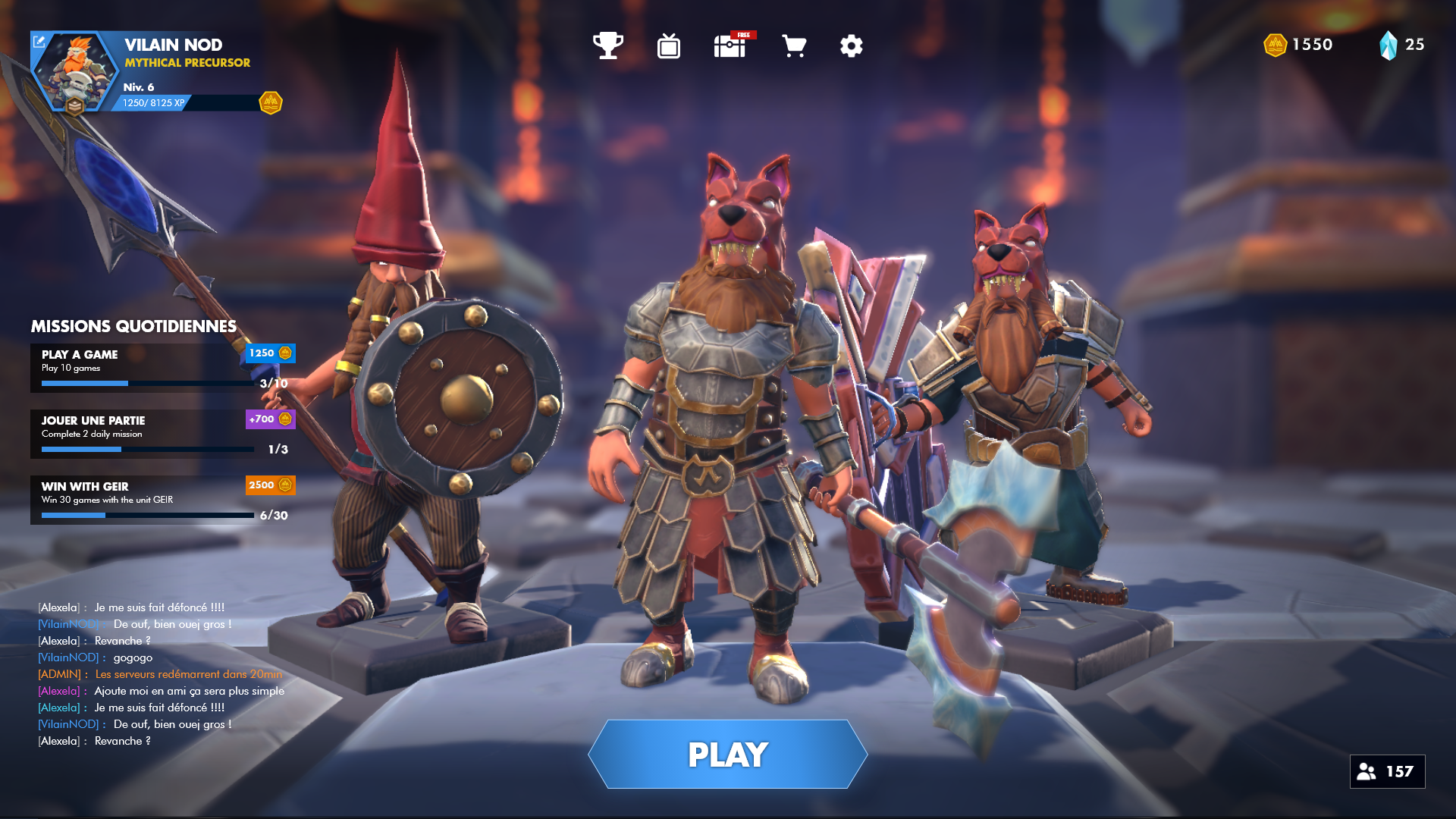The image size is (1456, 819).
Task: Open the trophies achievements panel
Action: pyautogui.click(x=607, y=45)
